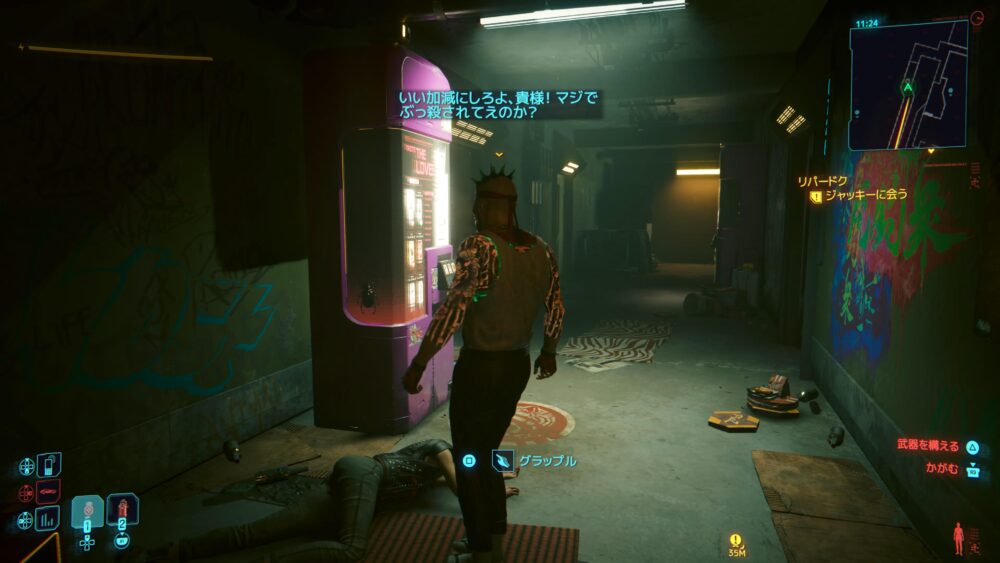Open the bar-chart radio icon slot
The width and height of the screenshot is (1000, 563).
coord(48,518)
